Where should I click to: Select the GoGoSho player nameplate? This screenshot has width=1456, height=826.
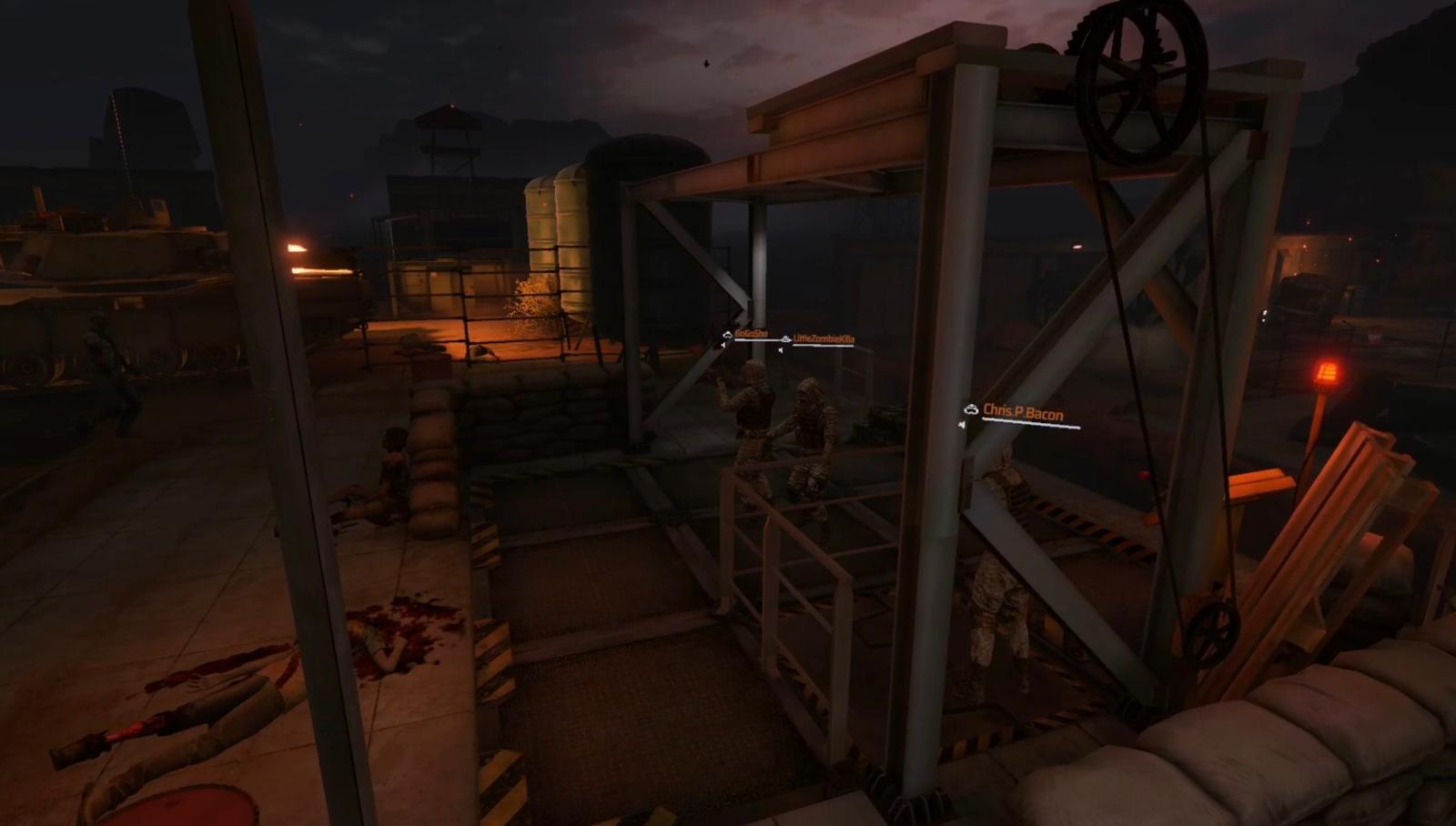751,335
